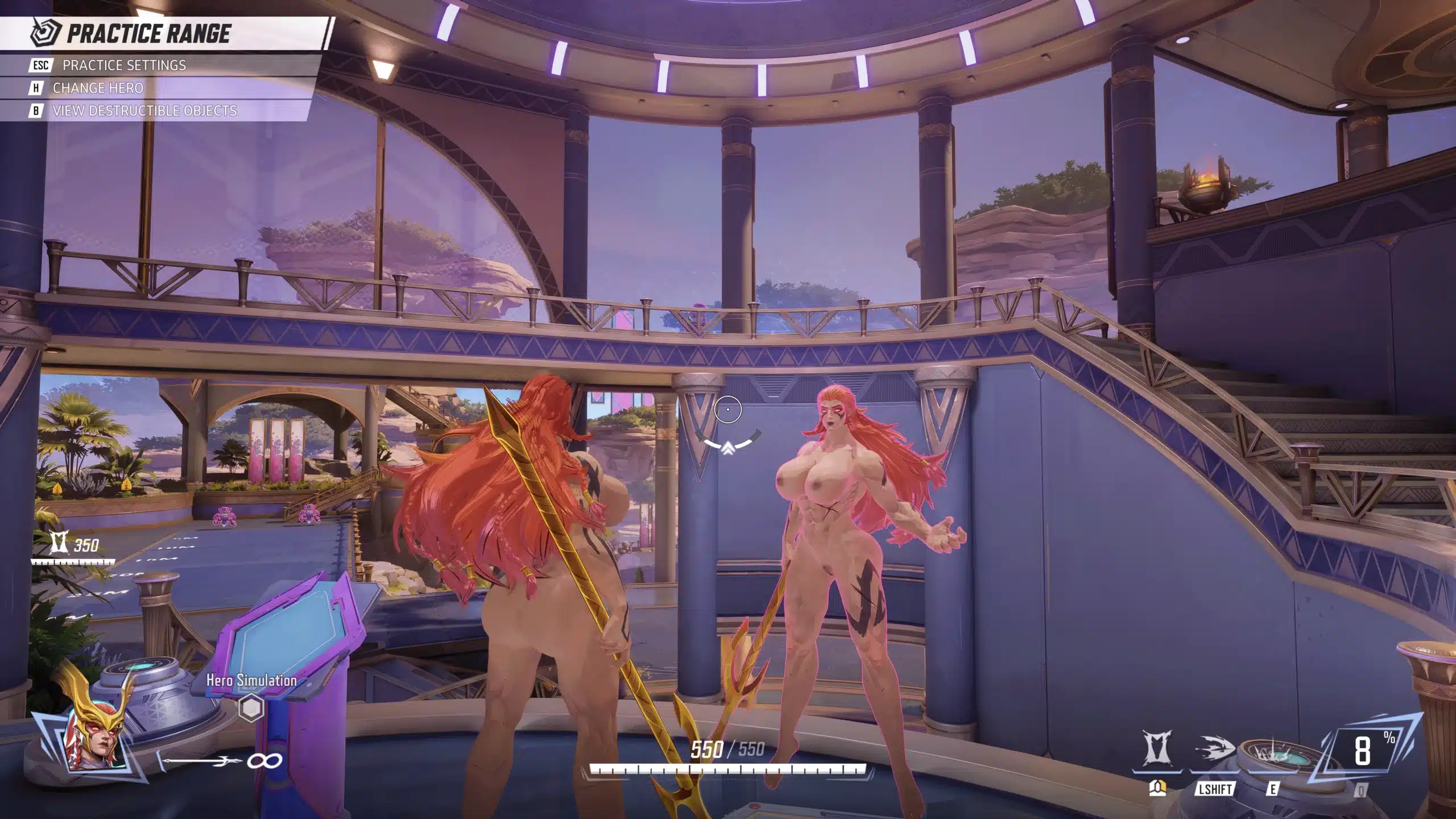Activate the ability icon above E
The height and width of the screenshot is (819, 1456).
point(1273,754)
